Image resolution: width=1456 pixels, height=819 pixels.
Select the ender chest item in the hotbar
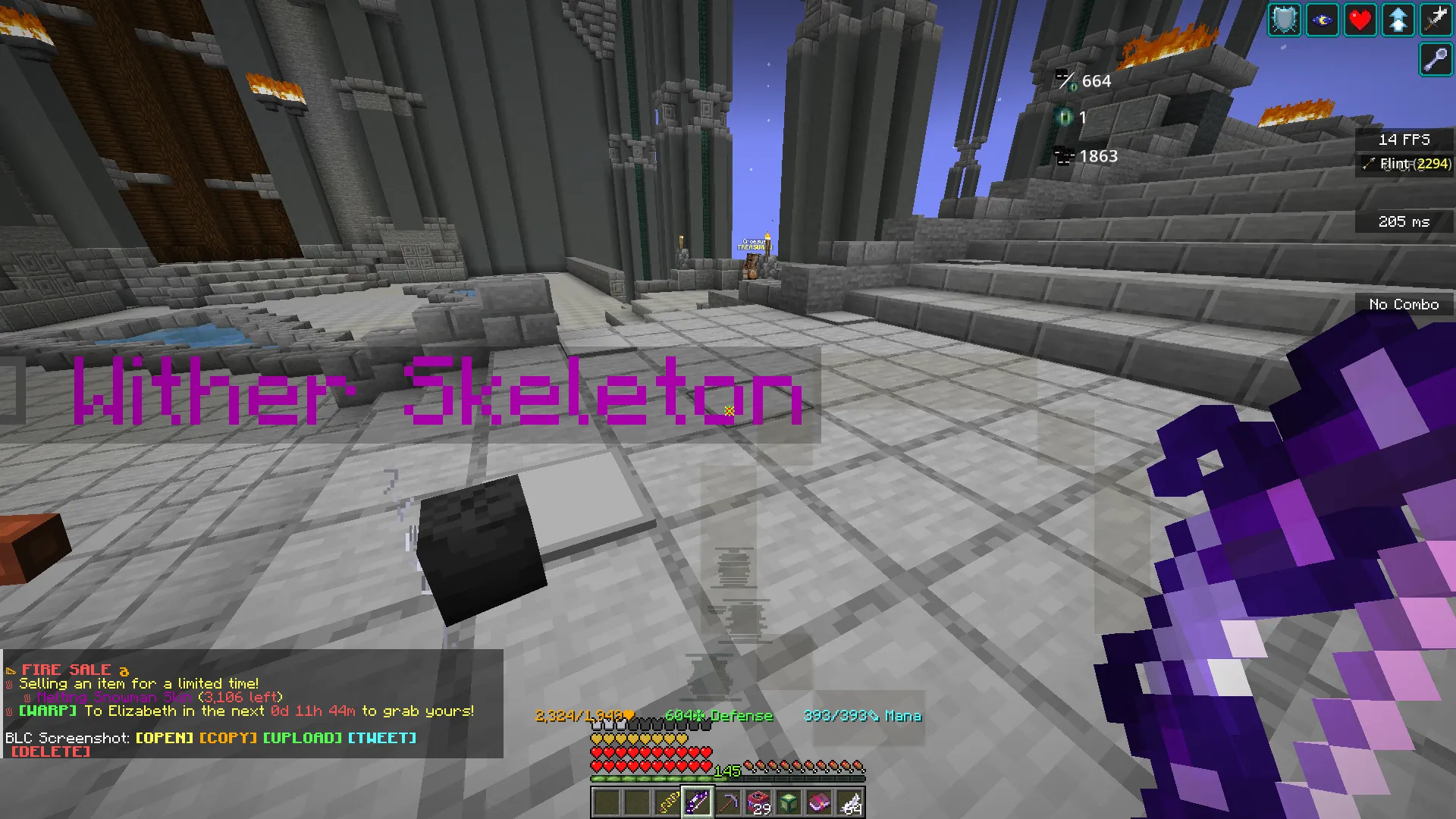click(787, 802)
